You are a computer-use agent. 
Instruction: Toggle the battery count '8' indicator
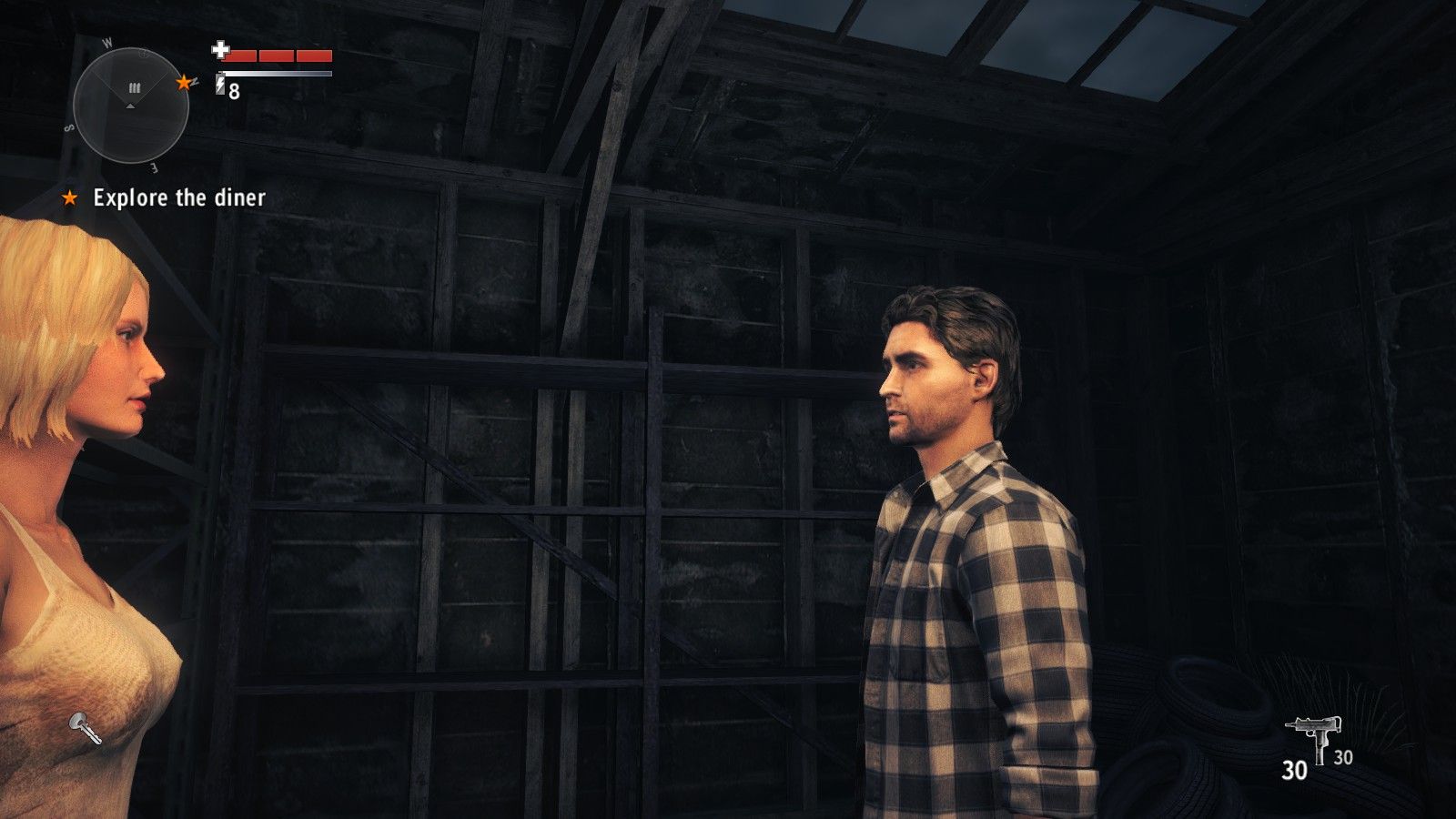234,90
